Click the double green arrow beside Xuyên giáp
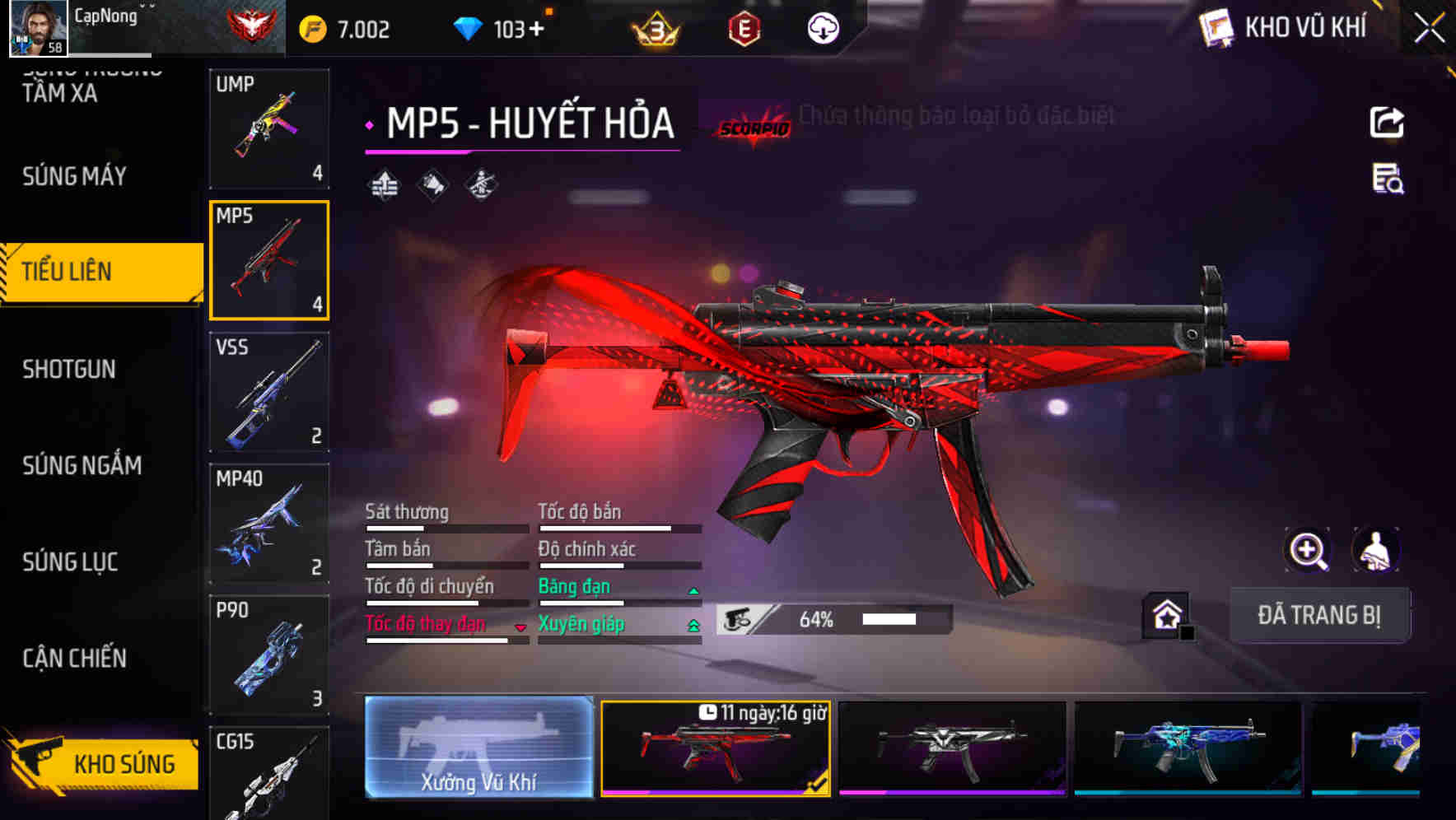Viewport: 1456px width, 820px height. pos(692,625)
